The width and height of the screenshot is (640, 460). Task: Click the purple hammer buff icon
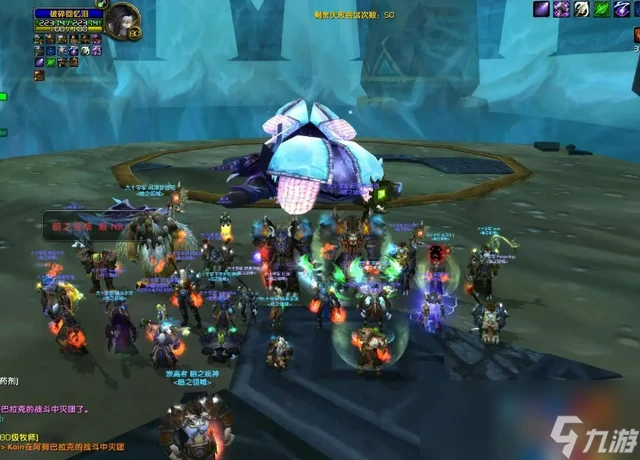pos(562,9)
